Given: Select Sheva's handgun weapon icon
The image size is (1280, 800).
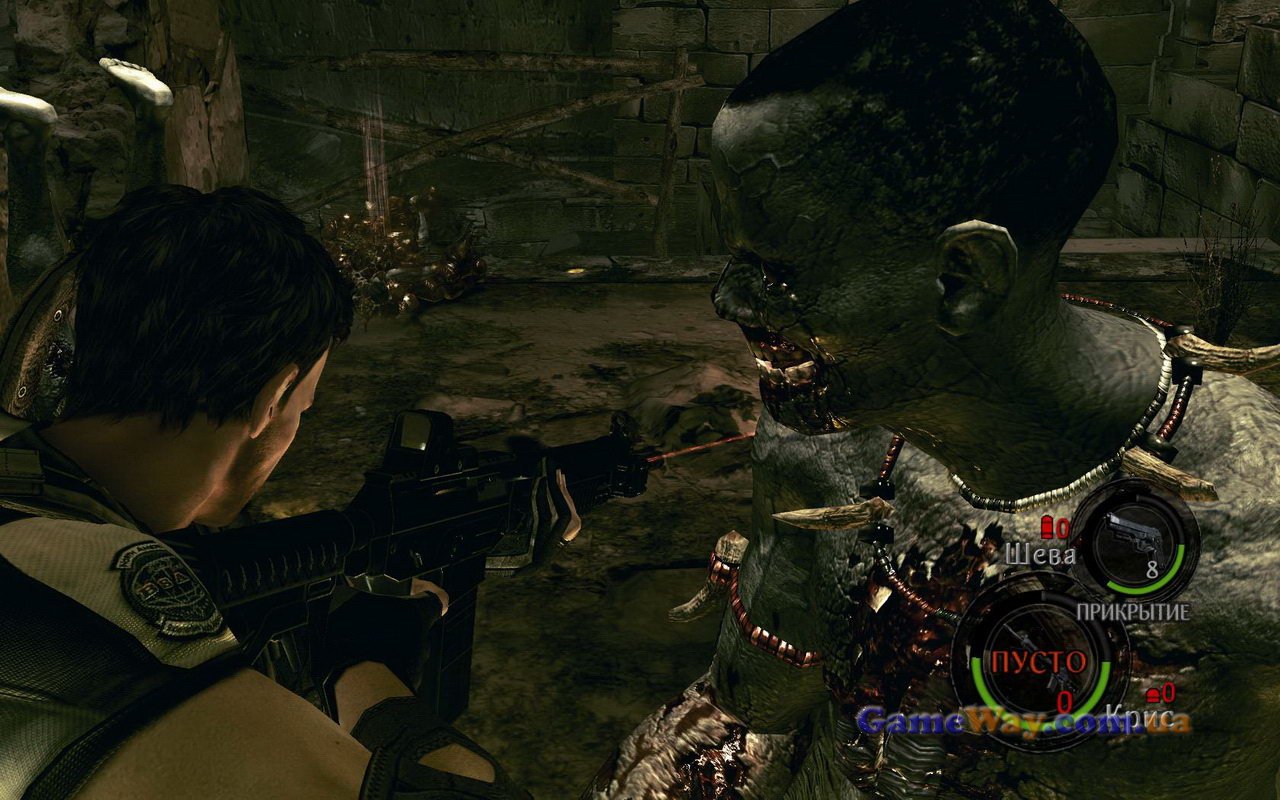Looking at the screenshot, I should pyautogui.click(x=1136, y=541).
